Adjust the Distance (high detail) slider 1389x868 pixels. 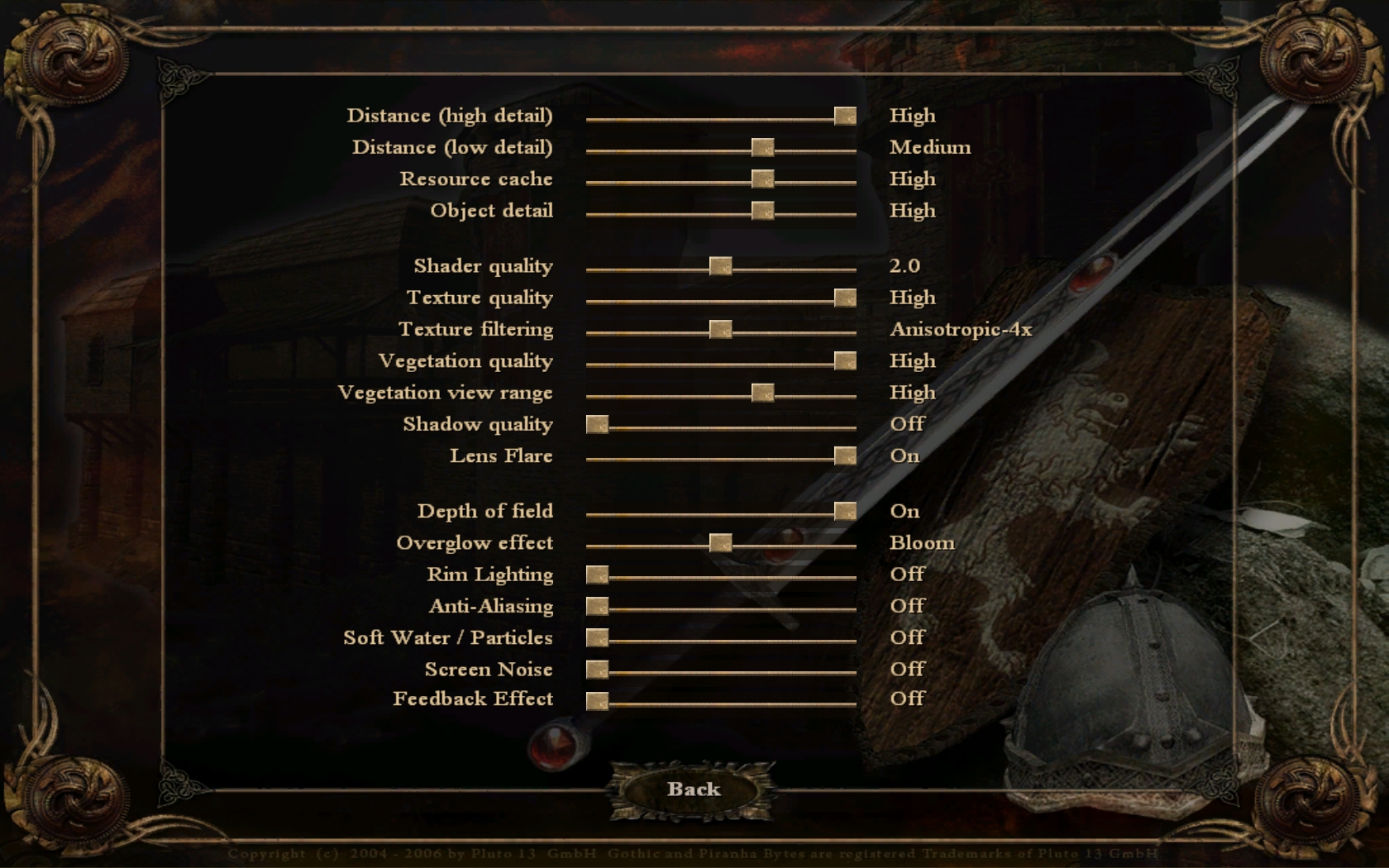point(844,117)
